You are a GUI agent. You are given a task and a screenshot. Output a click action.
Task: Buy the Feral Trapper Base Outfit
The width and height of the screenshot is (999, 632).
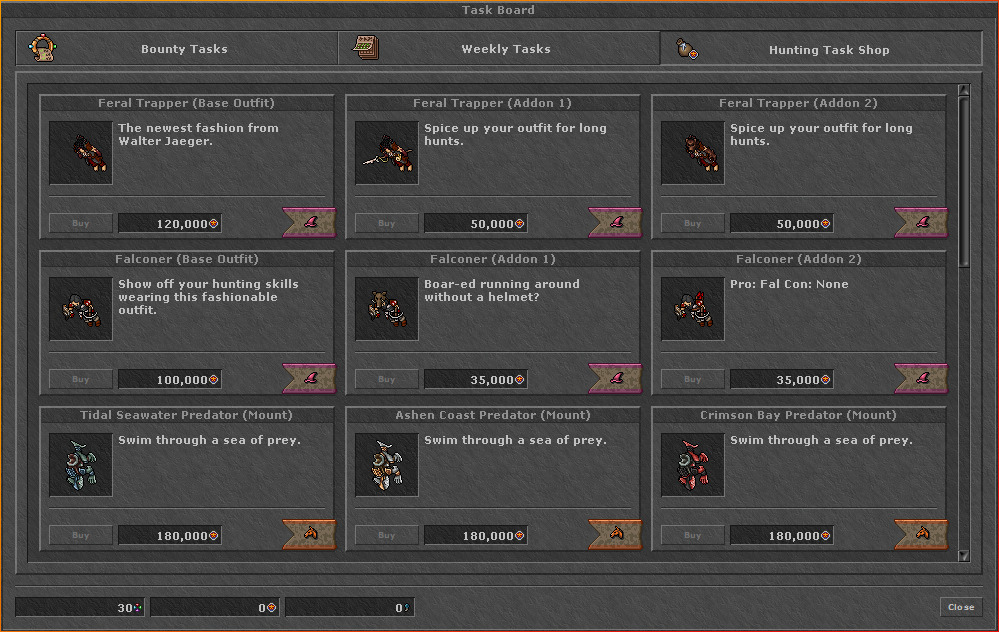(81, 224)
